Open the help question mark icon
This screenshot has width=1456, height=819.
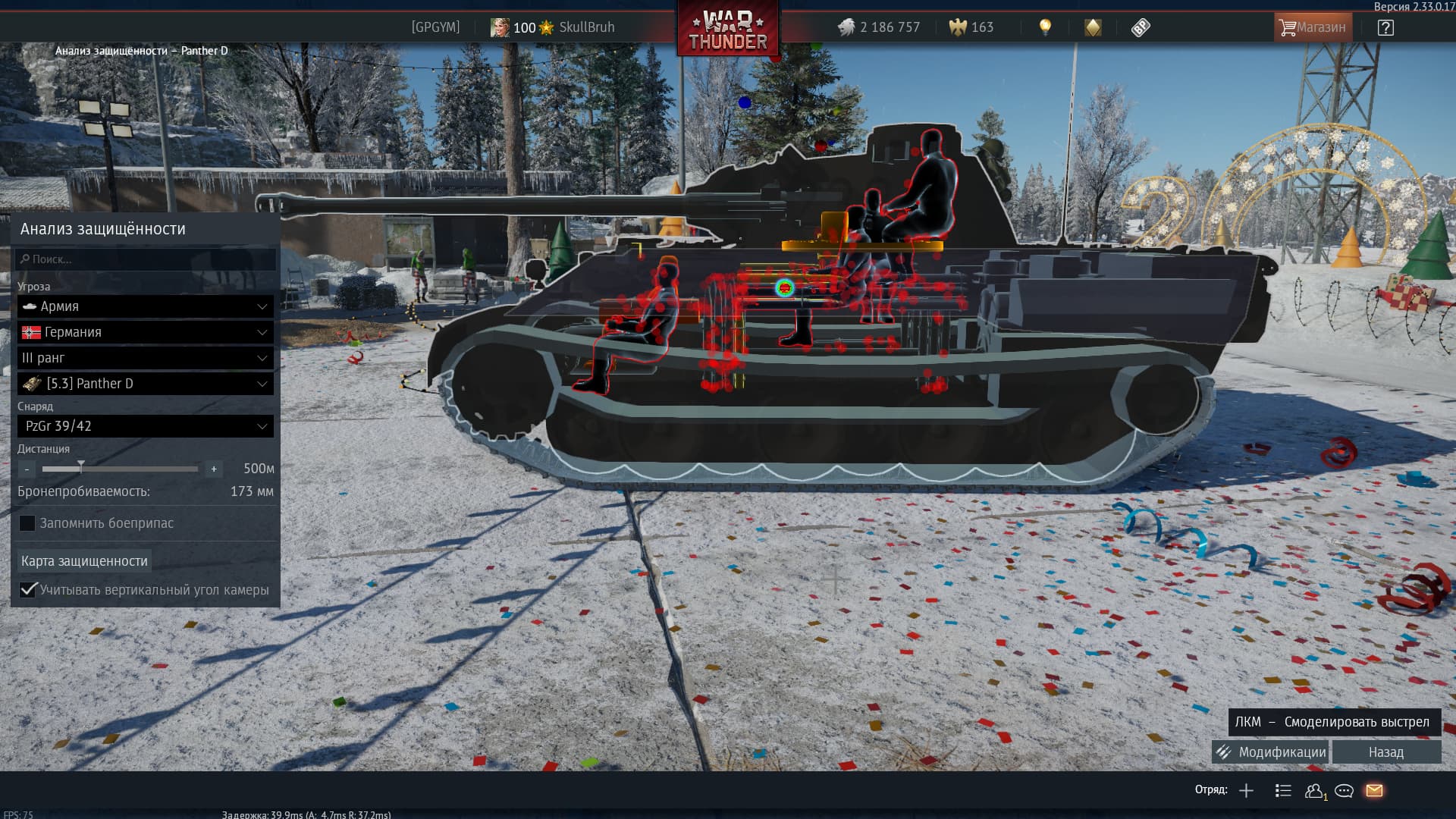point(1385,28)
